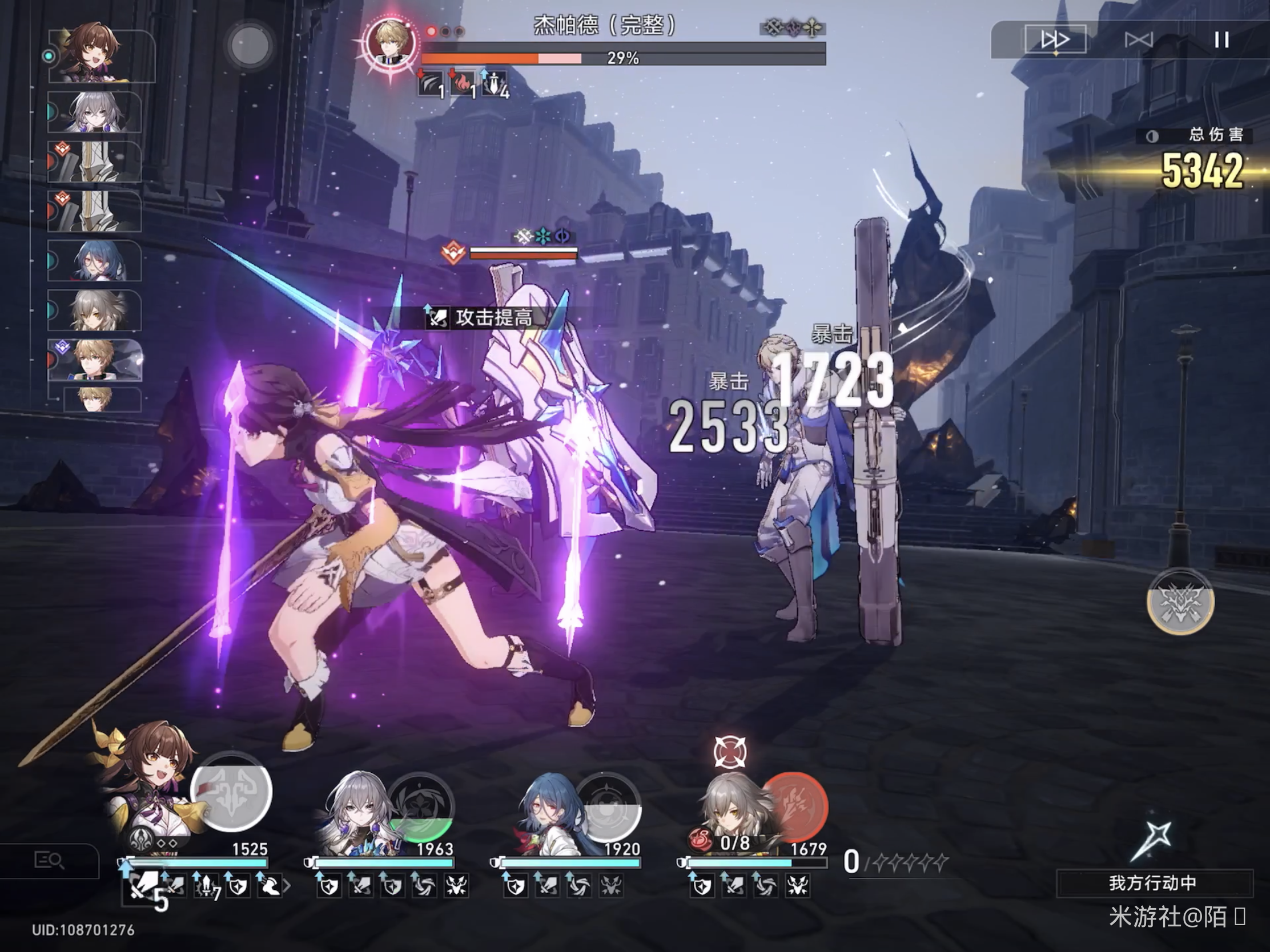Click the round wolf-emblem button
The height and width of the screenshot is (952, 1270).
click(x=1180, y=602)
